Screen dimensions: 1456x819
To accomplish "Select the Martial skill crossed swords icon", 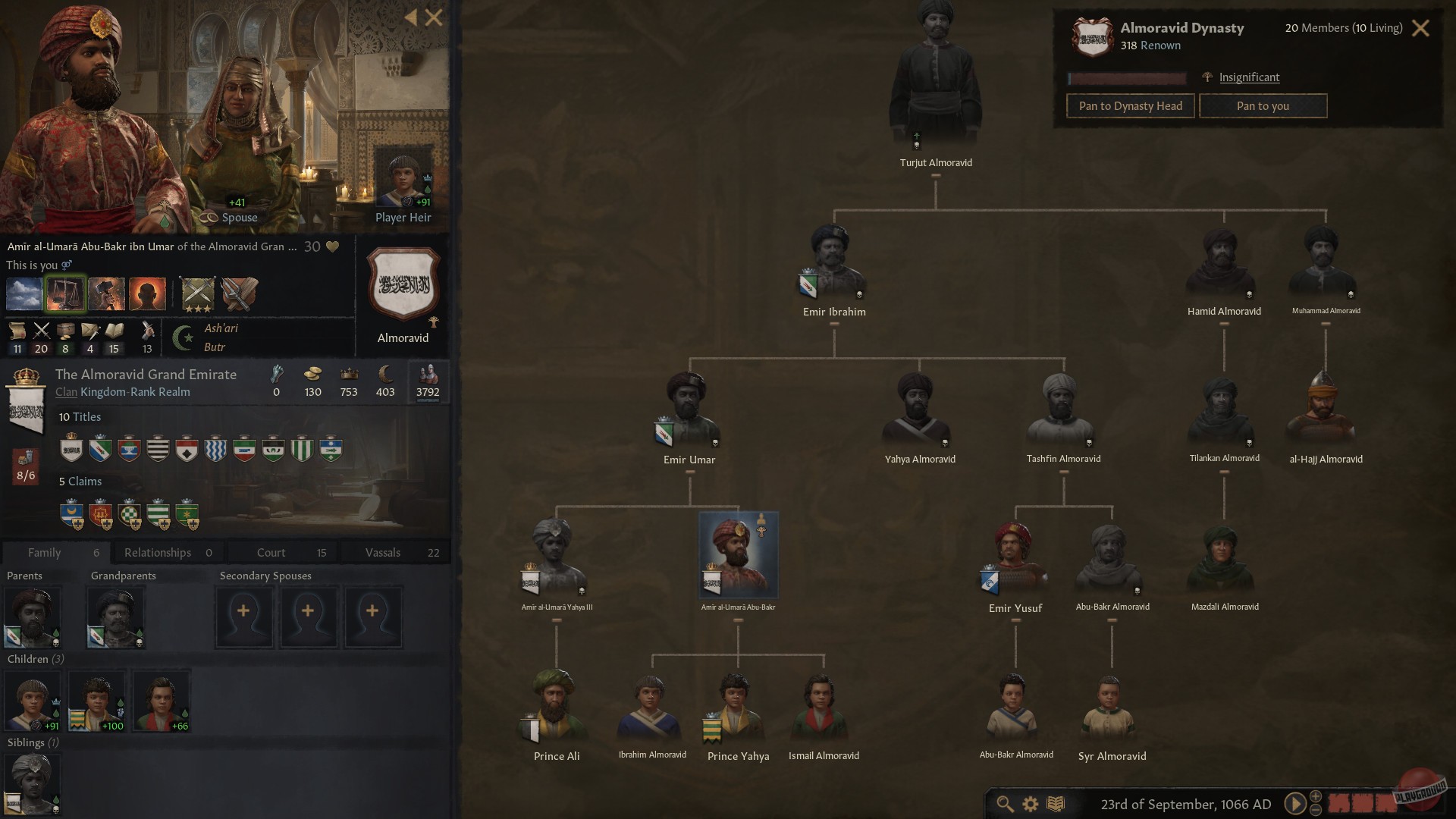I will (41, 332).
